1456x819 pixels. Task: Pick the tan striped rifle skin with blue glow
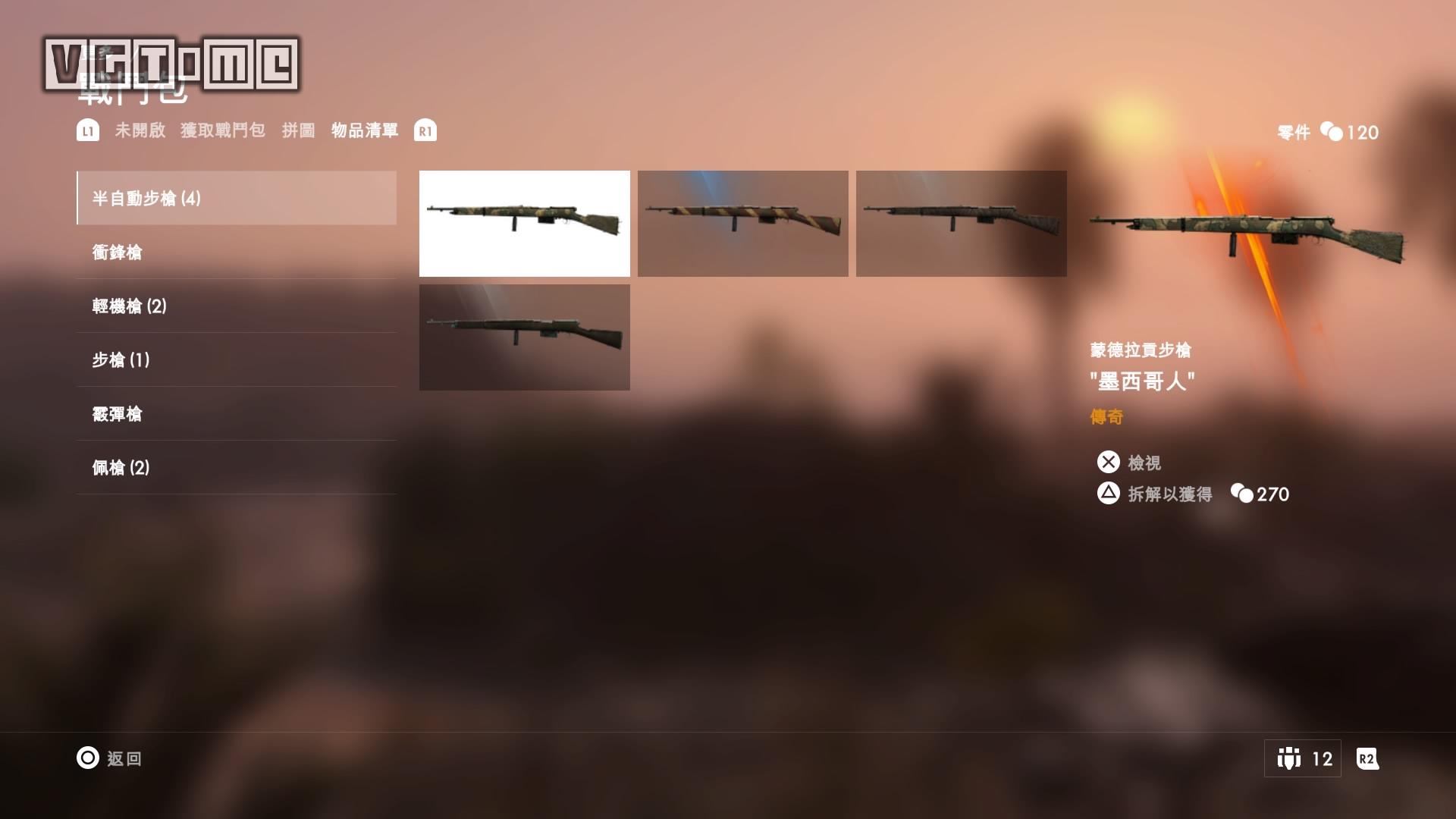click(742, 223)
